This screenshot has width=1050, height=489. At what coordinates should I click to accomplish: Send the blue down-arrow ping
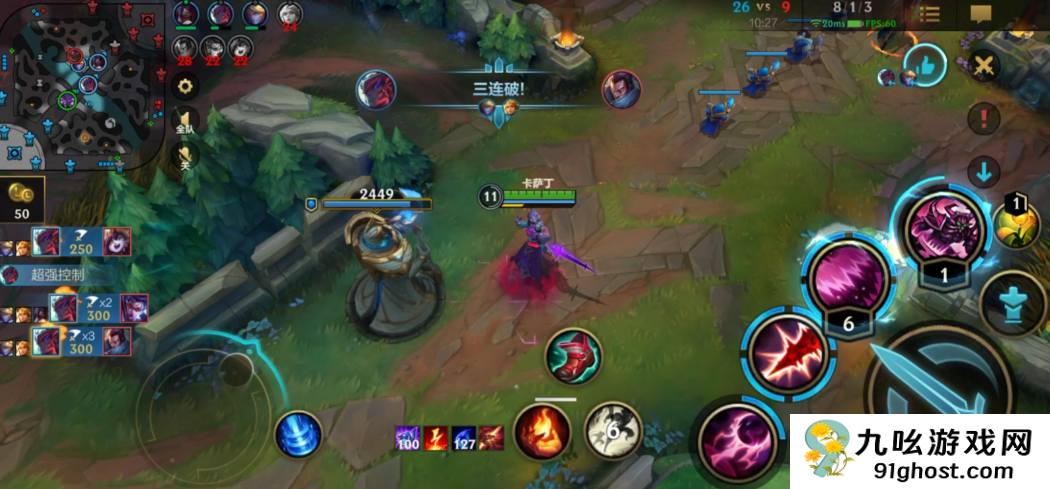point(985,171)
